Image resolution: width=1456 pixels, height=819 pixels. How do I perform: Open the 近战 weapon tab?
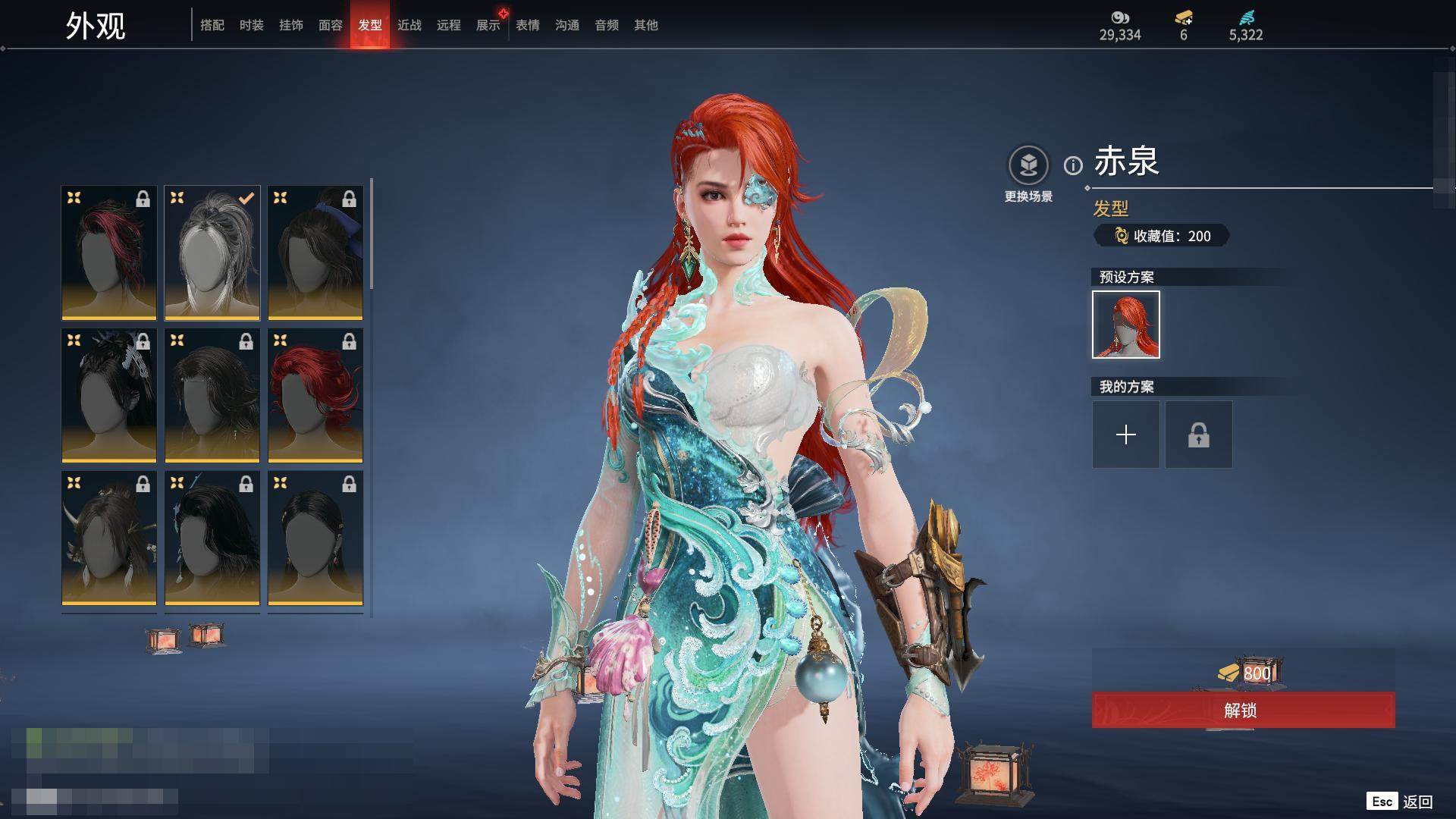[409, 25]
